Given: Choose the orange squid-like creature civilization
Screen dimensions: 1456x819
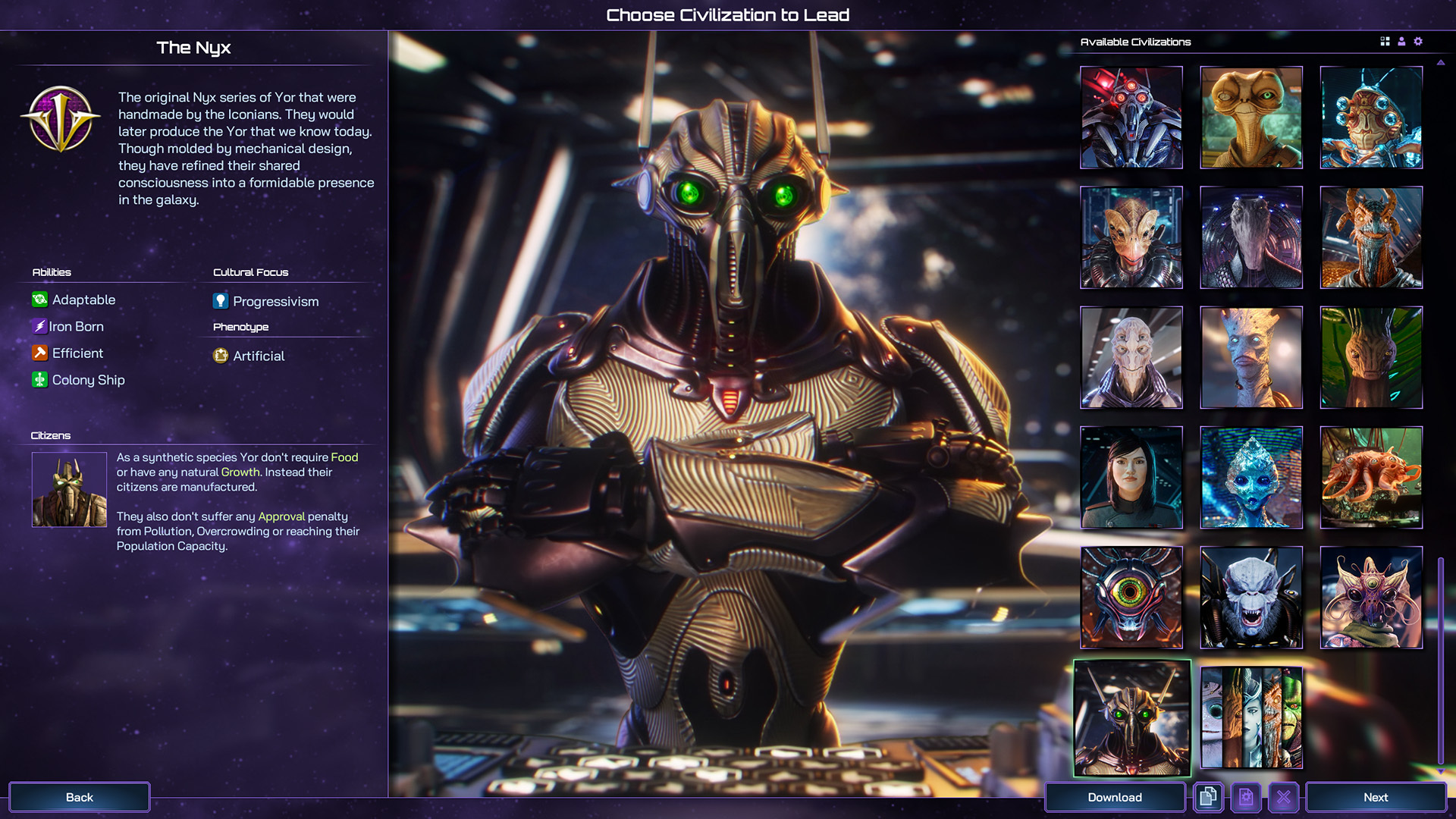Looking at the screenshot, I should pos(1370,477).
